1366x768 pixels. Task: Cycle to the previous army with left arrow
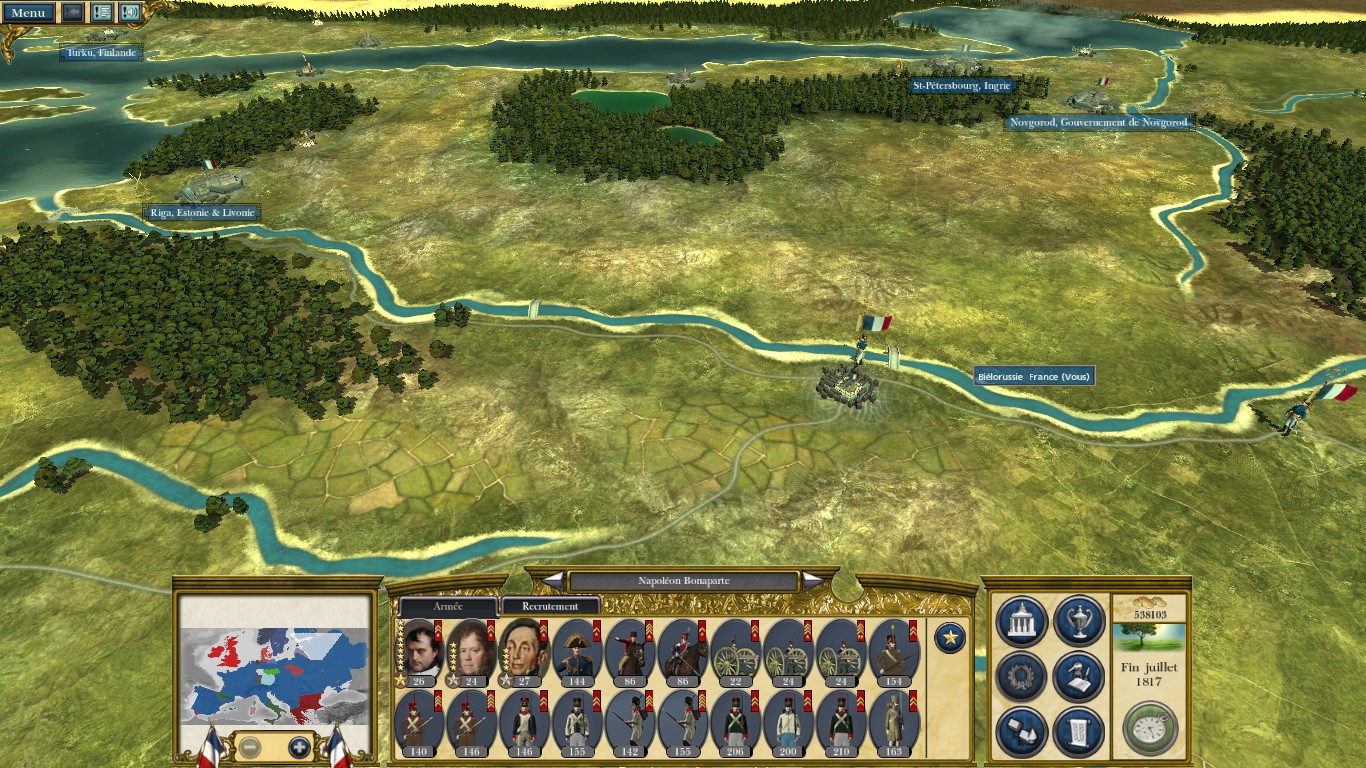553,581
